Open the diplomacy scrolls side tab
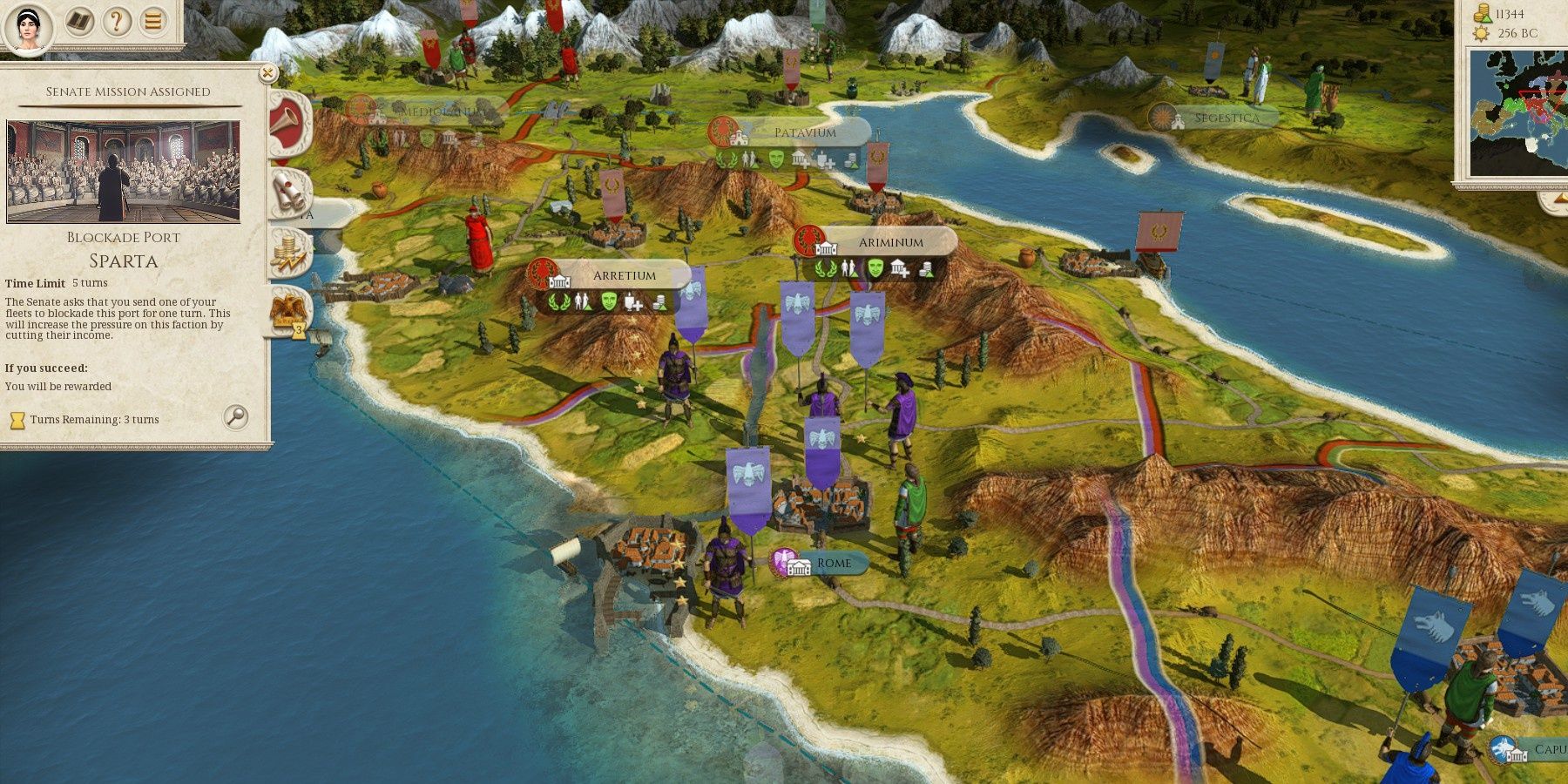Screen dimensions: 1568x784 click(x=287, y=190)
